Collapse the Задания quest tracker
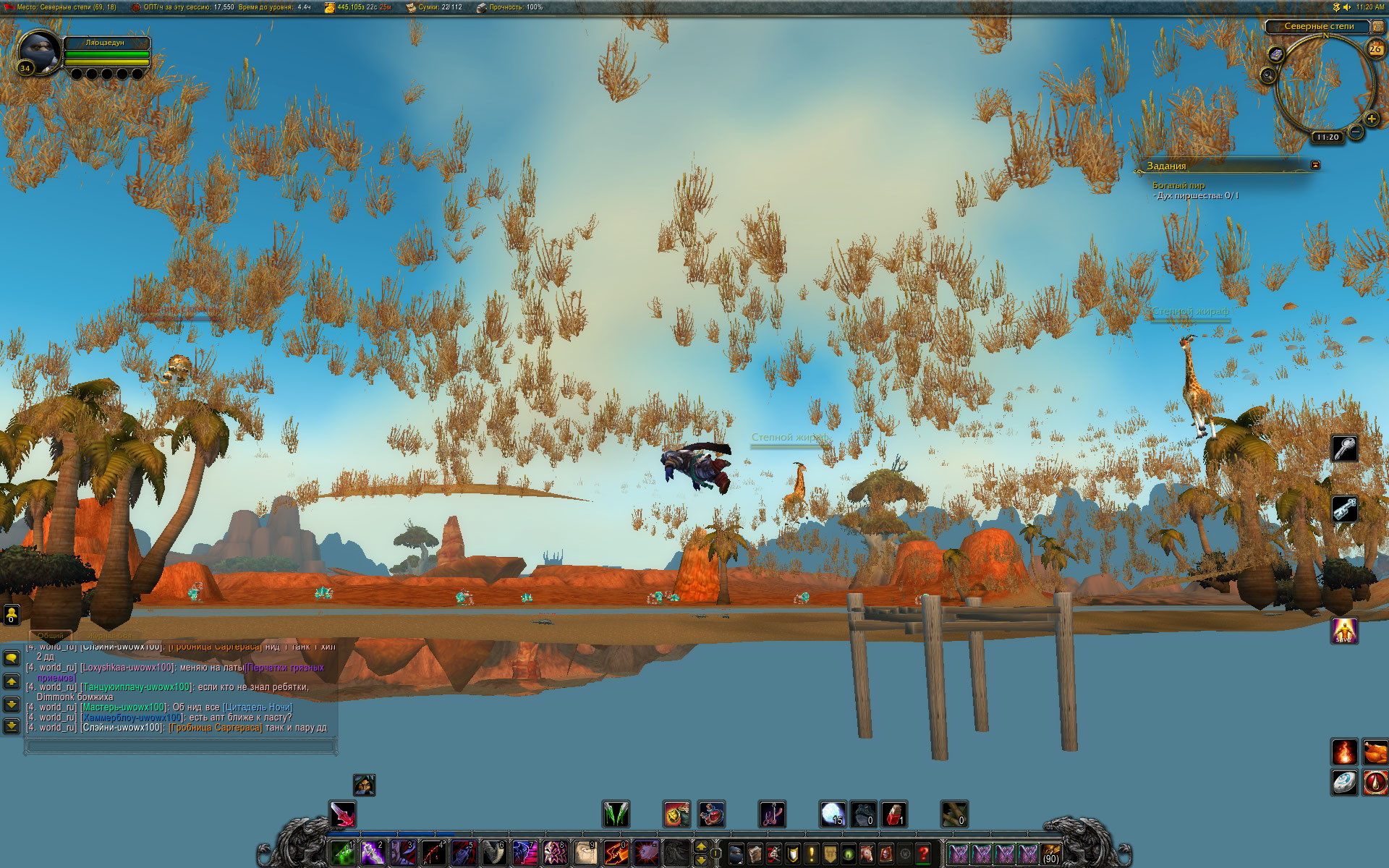1389x868 pixels. 1315,165
